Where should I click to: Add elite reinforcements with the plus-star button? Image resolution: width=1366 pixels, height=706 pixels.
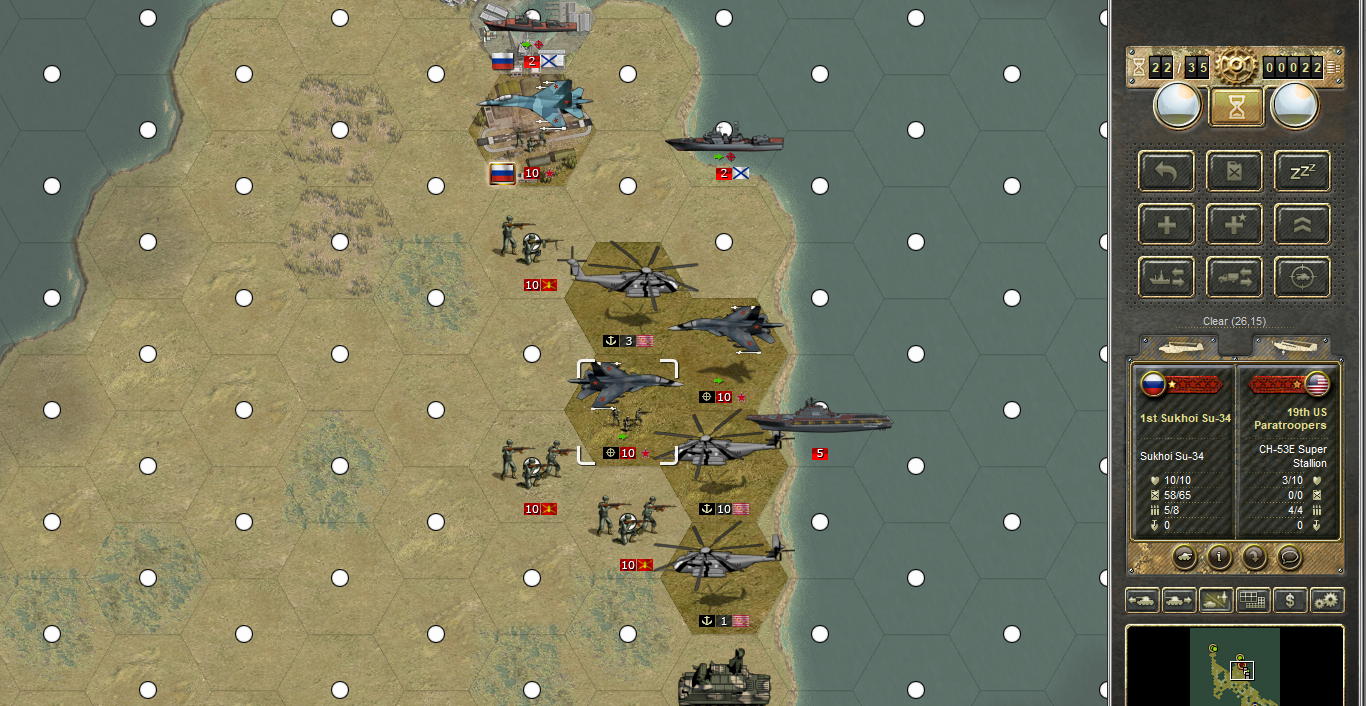(1234, 224)
